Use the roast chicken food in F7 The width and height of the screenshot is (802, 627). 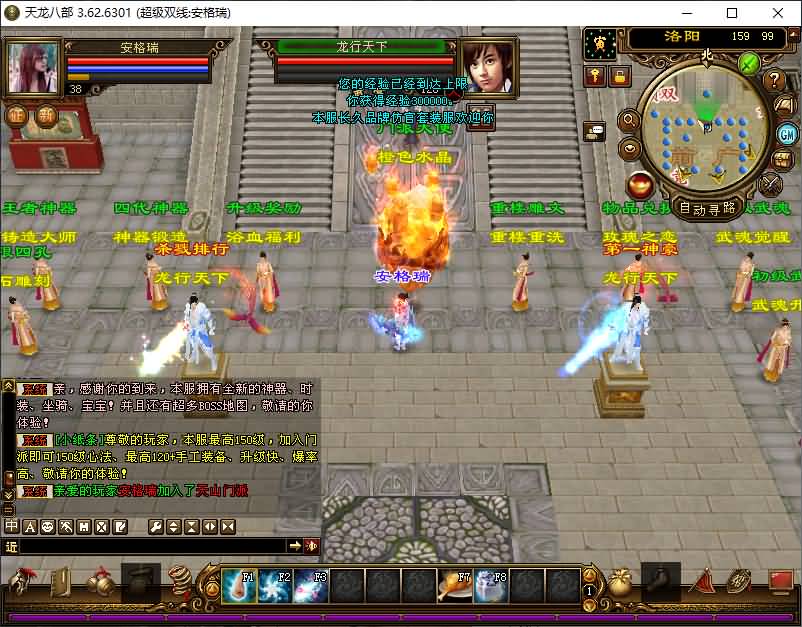click(x=454, y=585)
